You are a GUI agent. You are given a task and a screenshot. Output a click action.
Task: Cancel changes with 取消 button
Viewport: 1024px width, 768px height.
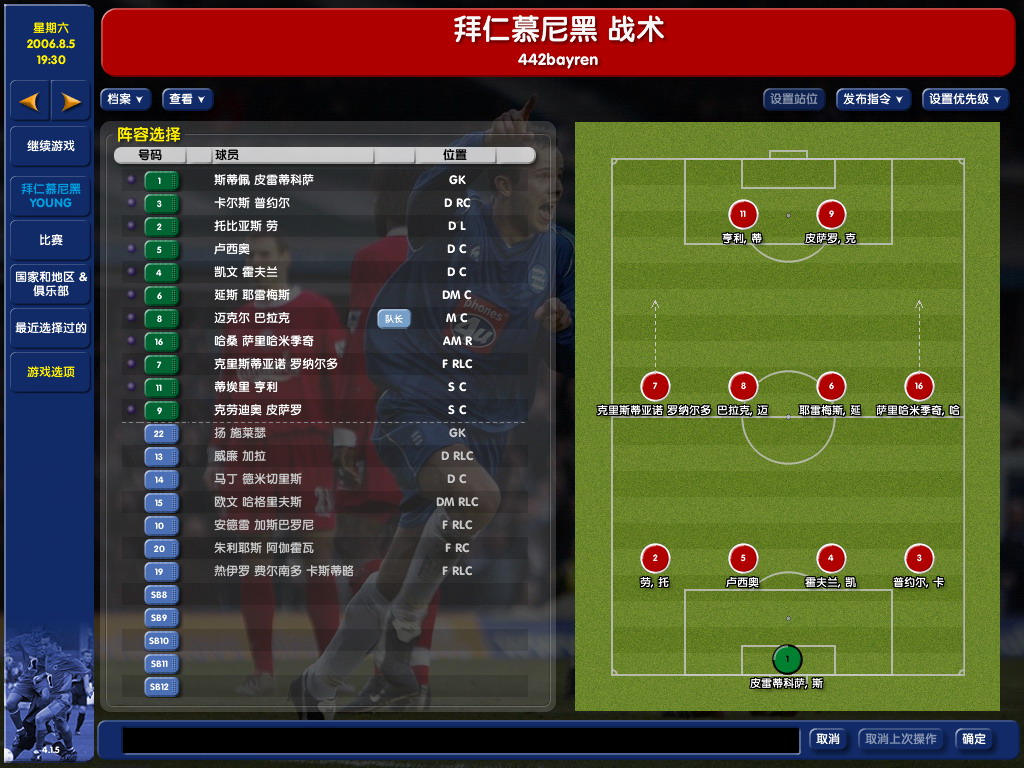click(x=828, y=739)
